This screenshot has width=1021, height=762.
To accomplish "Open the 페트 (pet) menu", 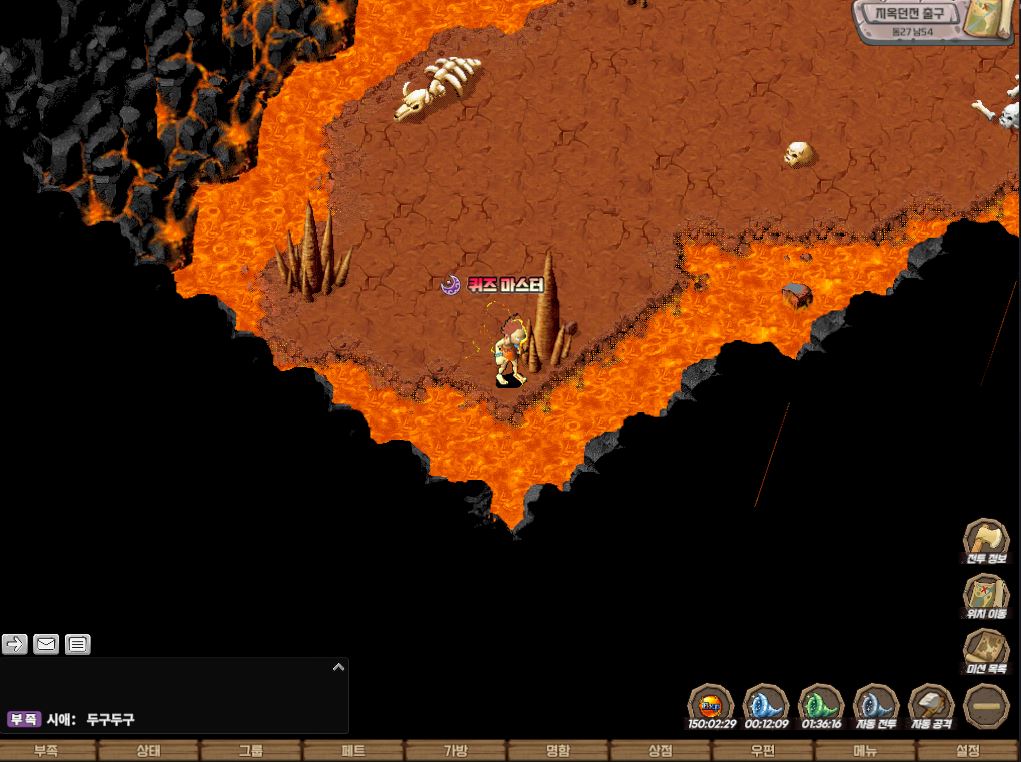I will pyautogui.click(x=353, y=751).
